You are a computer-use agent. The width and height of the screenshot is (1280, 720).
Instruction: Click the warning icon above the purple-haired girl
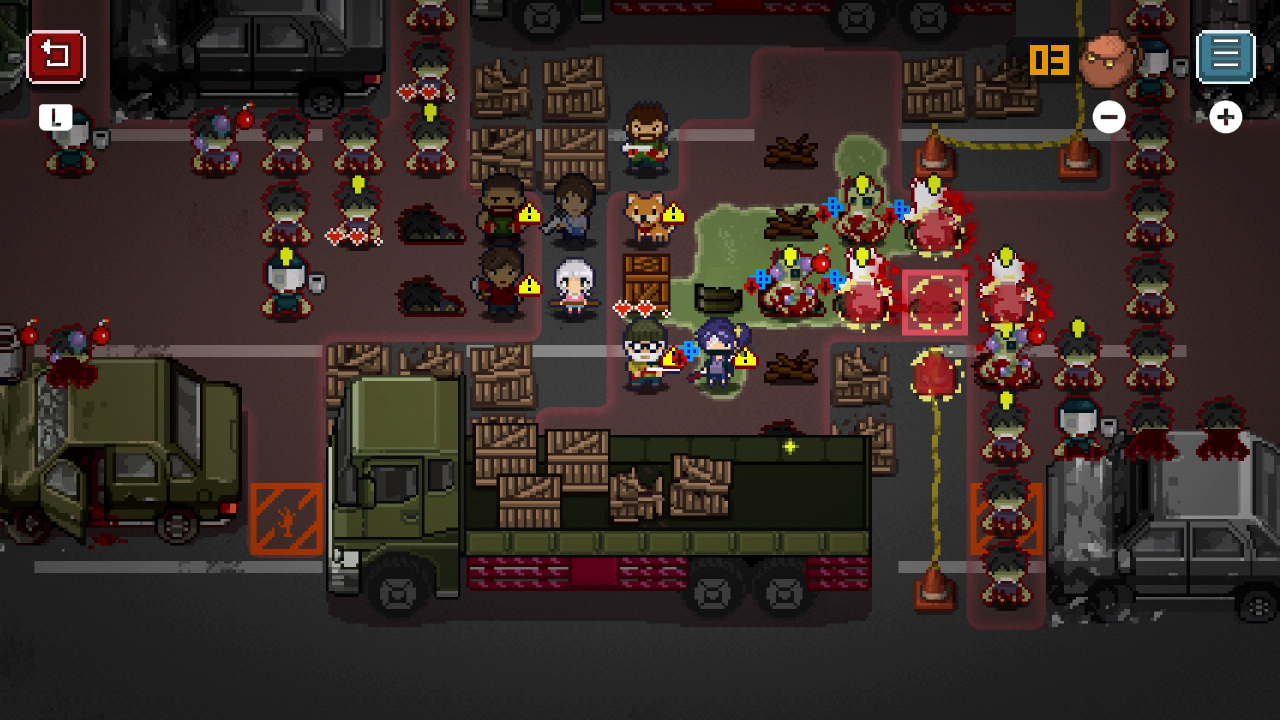point(744,355)
